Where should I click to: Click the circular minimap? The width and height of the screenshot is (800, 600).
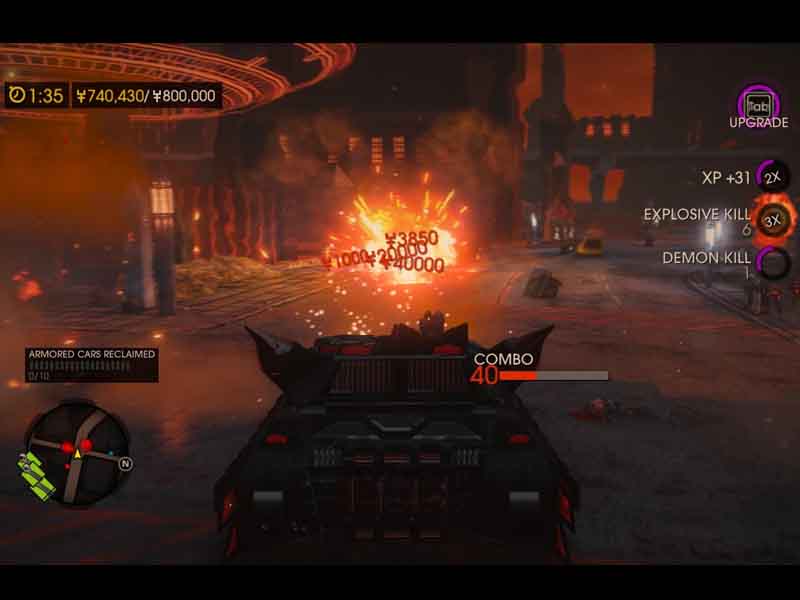coord(78,448)
